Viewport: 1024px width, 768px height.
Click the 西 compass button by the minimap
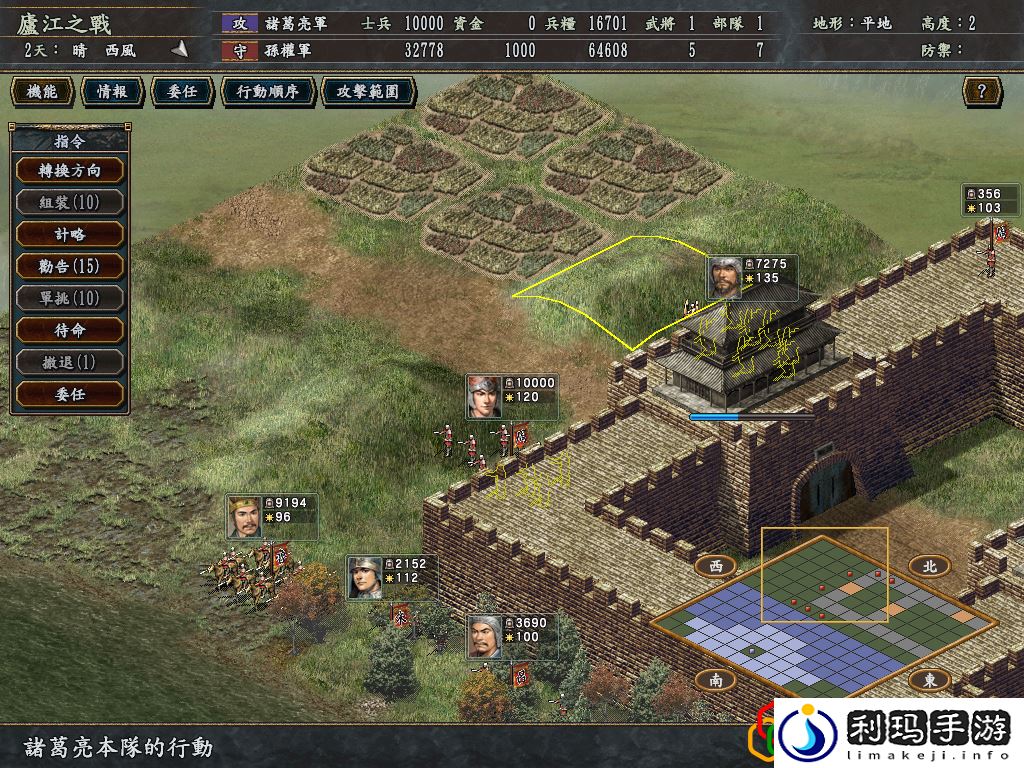pyautogui.click(x=716, y=566)
